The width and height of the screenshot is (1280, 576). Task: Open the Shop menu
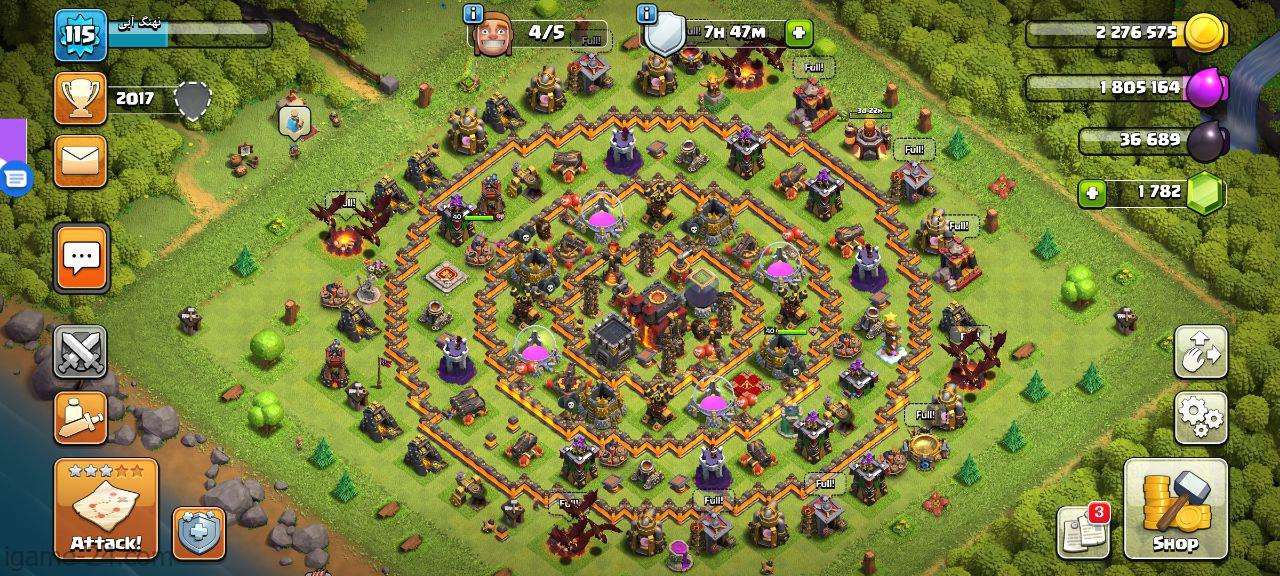click(x=1175, y=509)
